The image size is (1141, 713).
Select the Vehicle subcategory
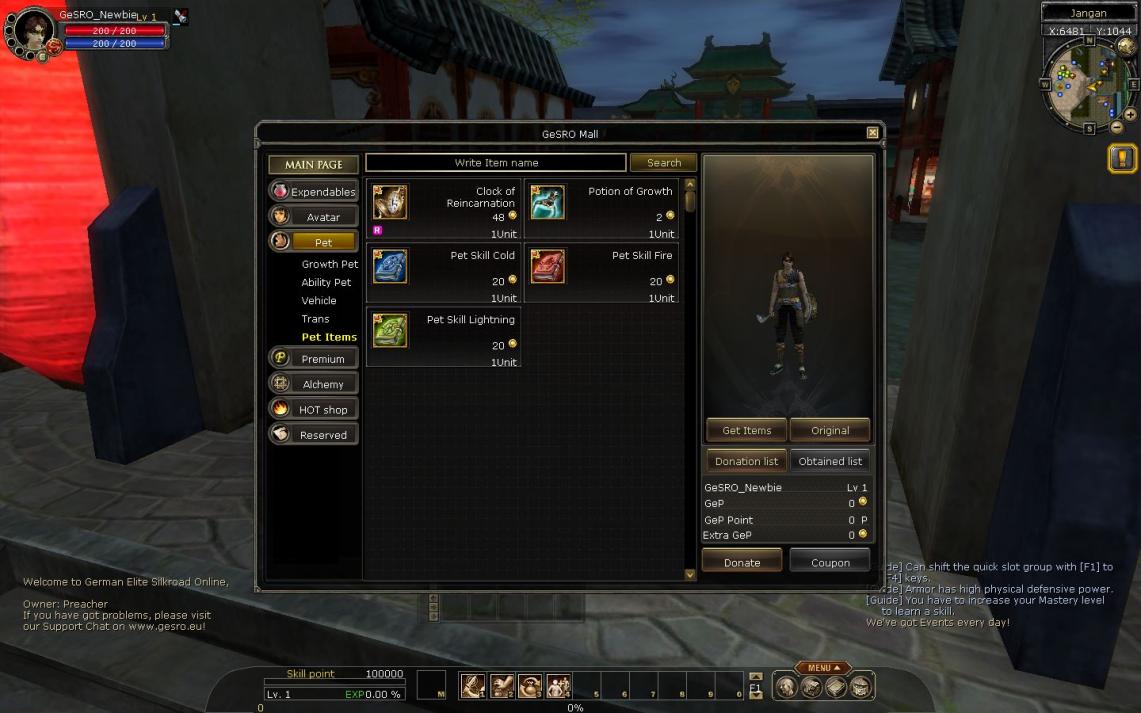point(319,301)
